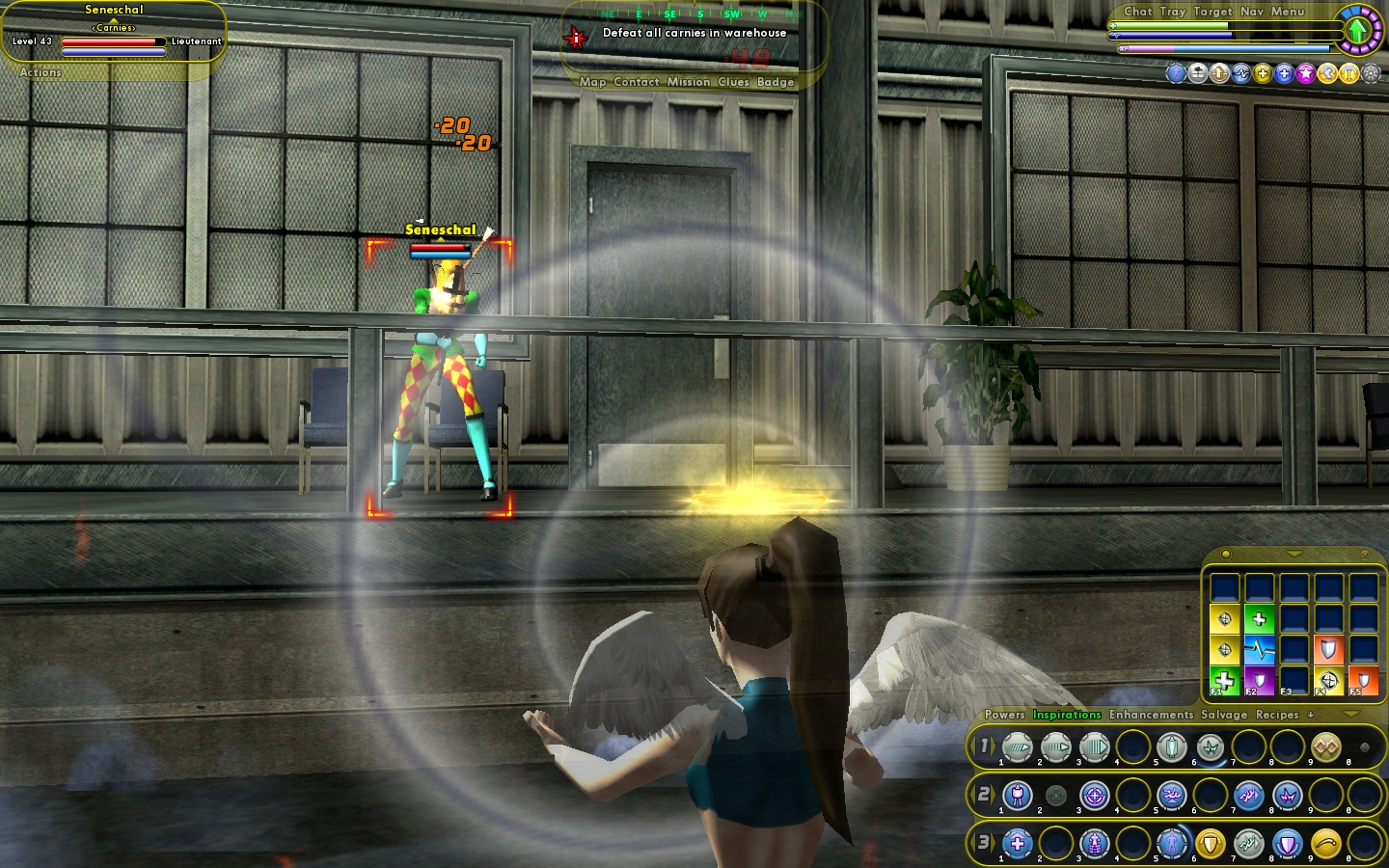Open the main Menu
Screen dimensions: 1389x868
pyautogui.click(x=1287, y=12)
